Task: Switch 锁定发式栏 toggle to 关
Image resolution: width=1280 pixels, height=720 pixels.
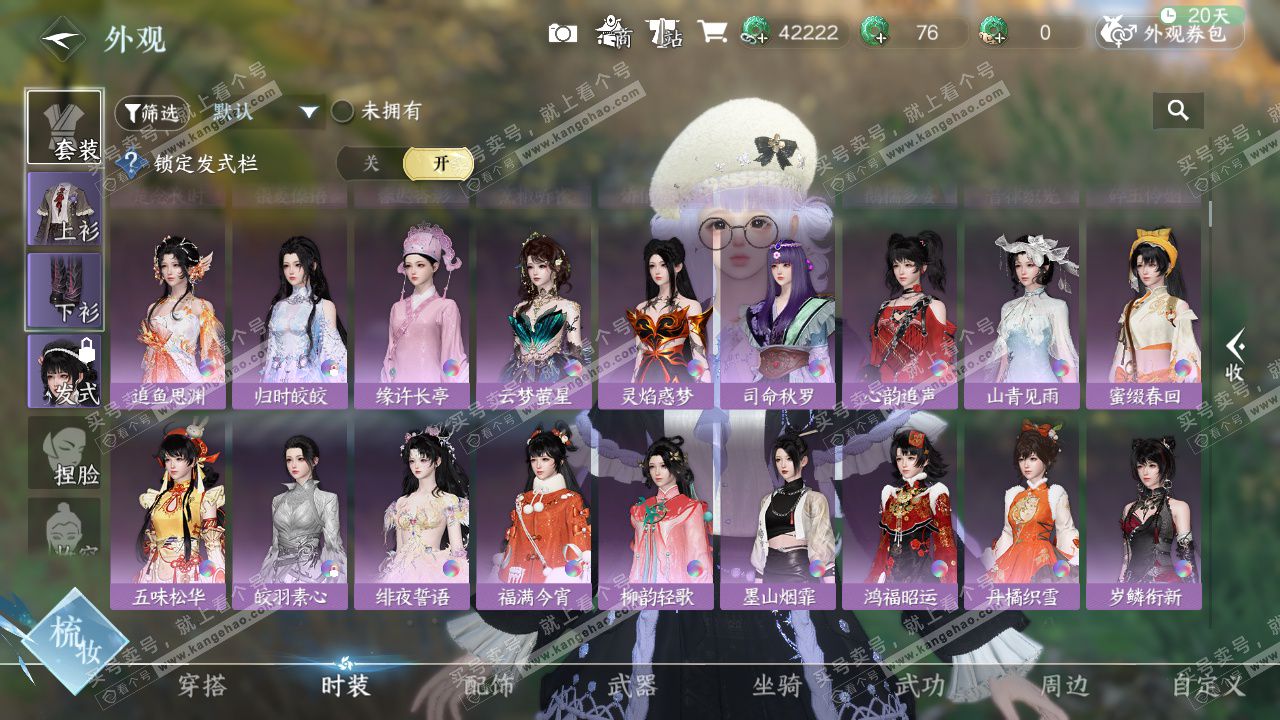Action: [371, 163]
